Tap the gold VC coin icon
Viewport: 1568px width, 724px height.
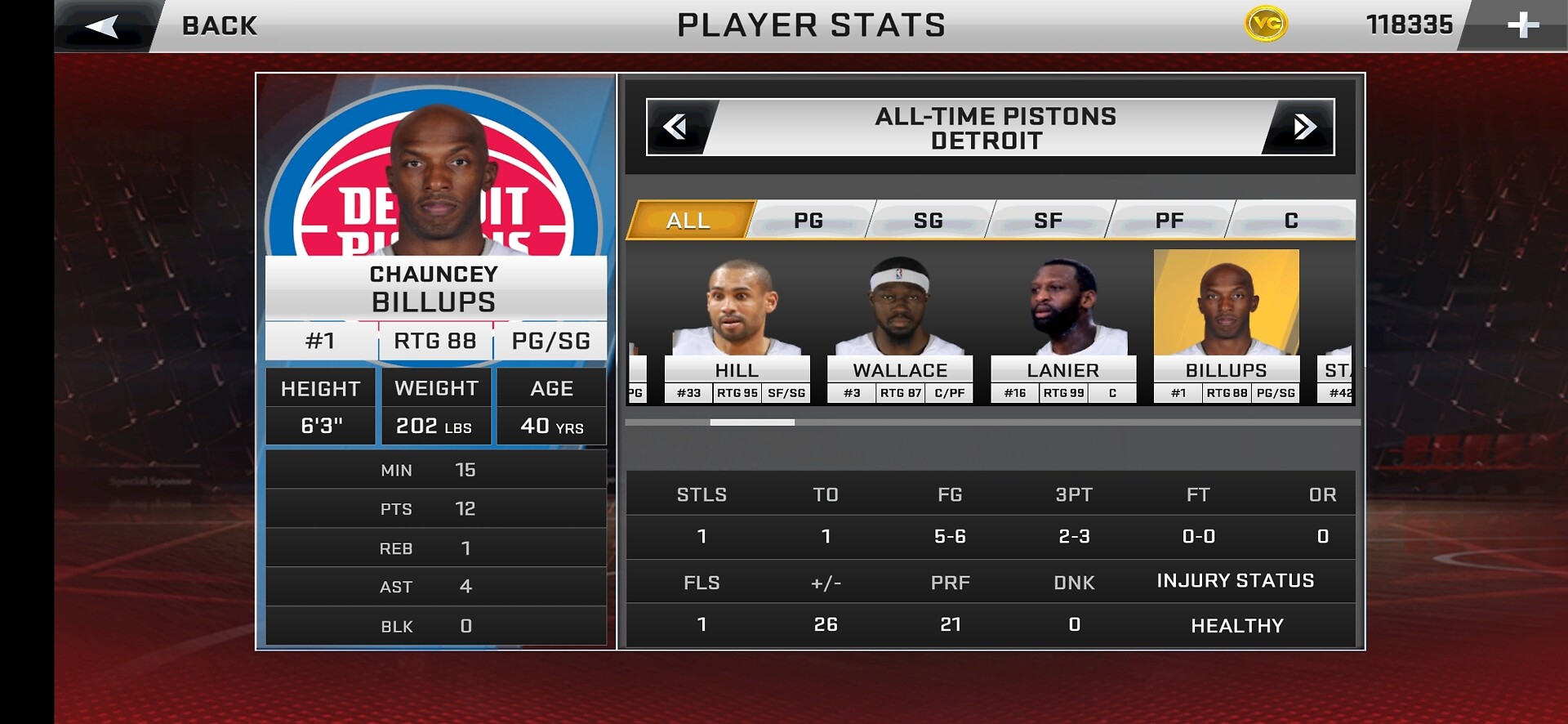(x=1266, y=25)
